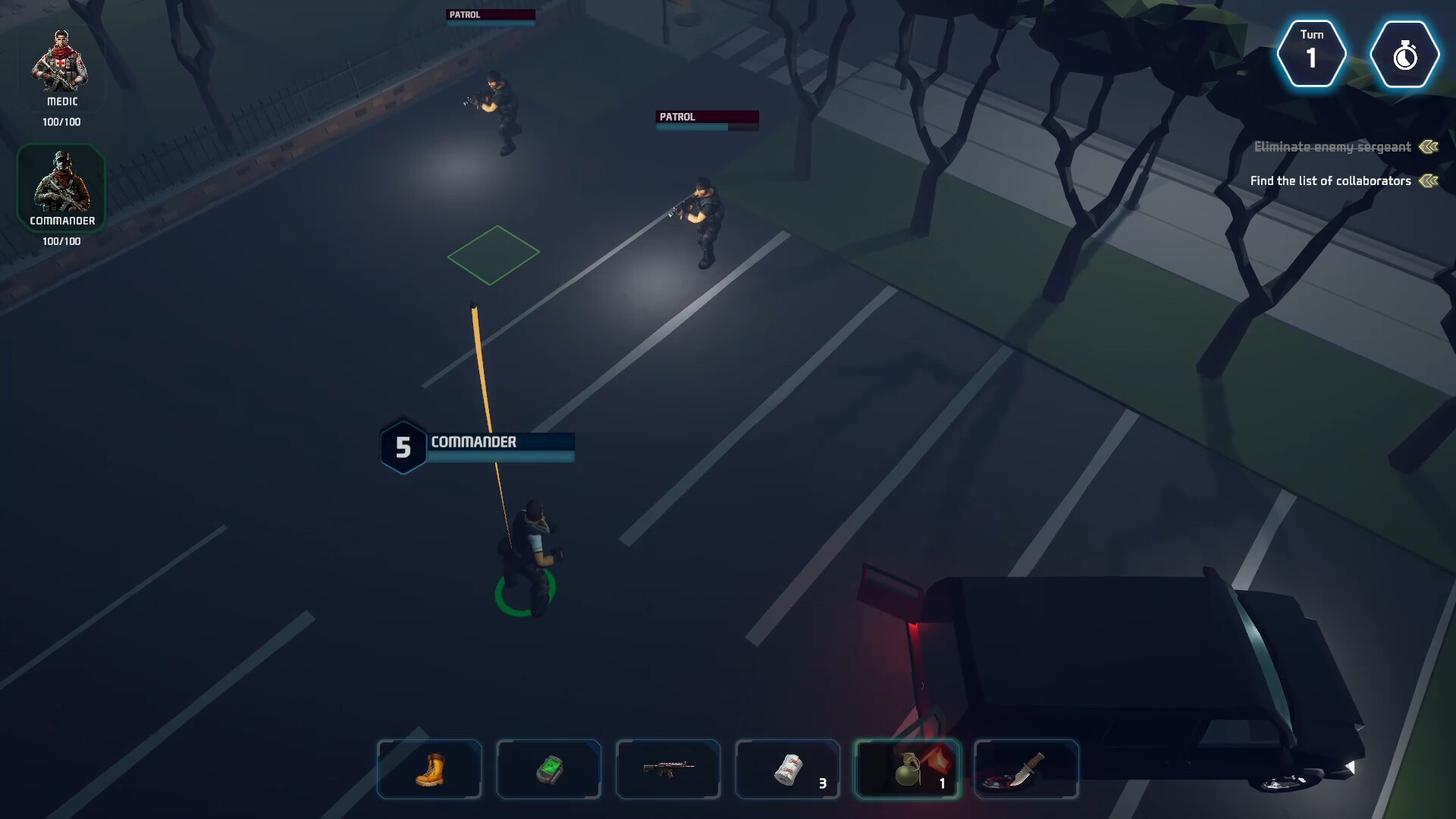Image resolution: width=1456 pixels, height=819 pixels.
Task: Select the boots movement item
Action: (x=429, y=769)
